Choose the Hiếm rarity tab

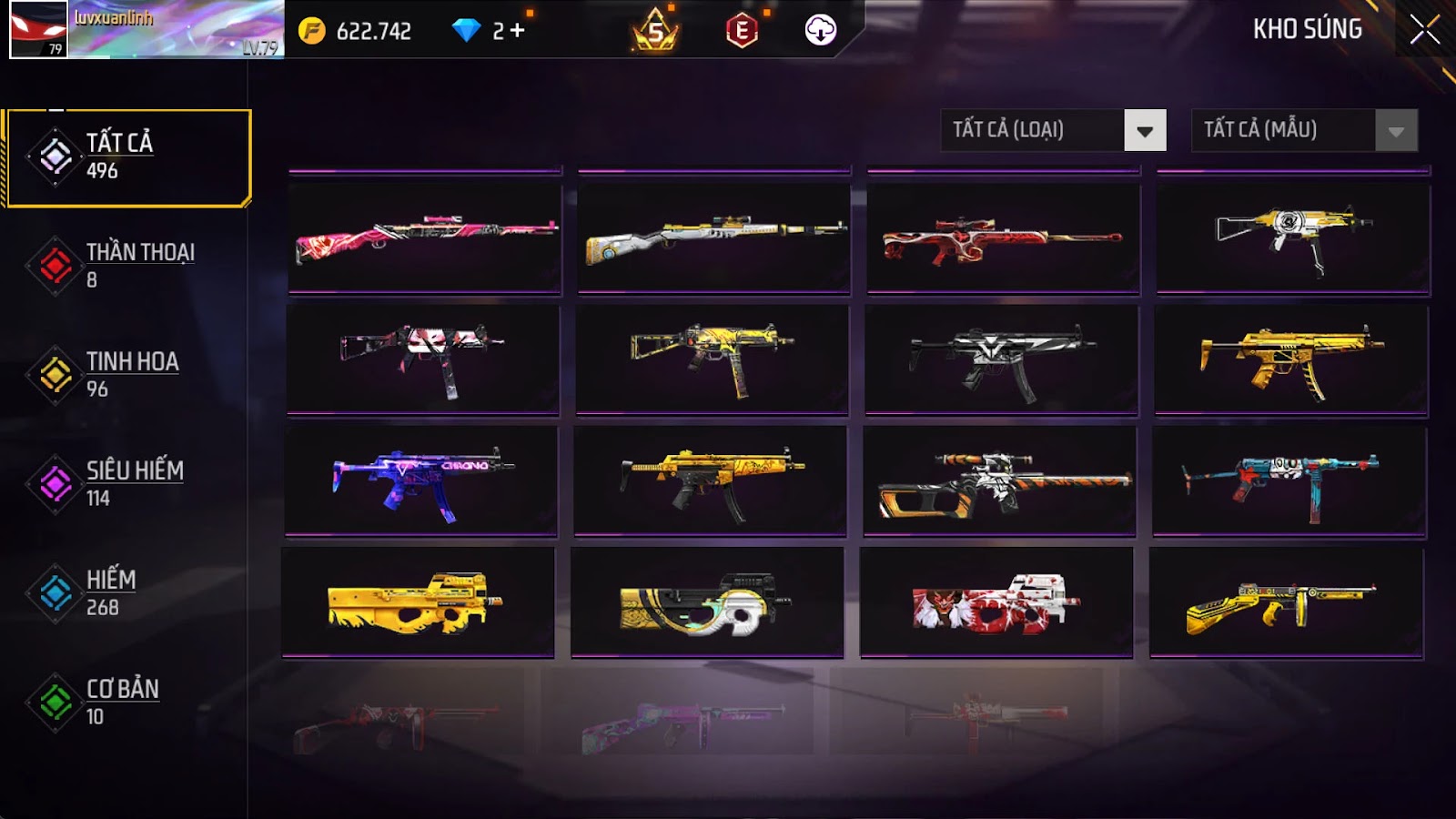(x=127, y=592)
